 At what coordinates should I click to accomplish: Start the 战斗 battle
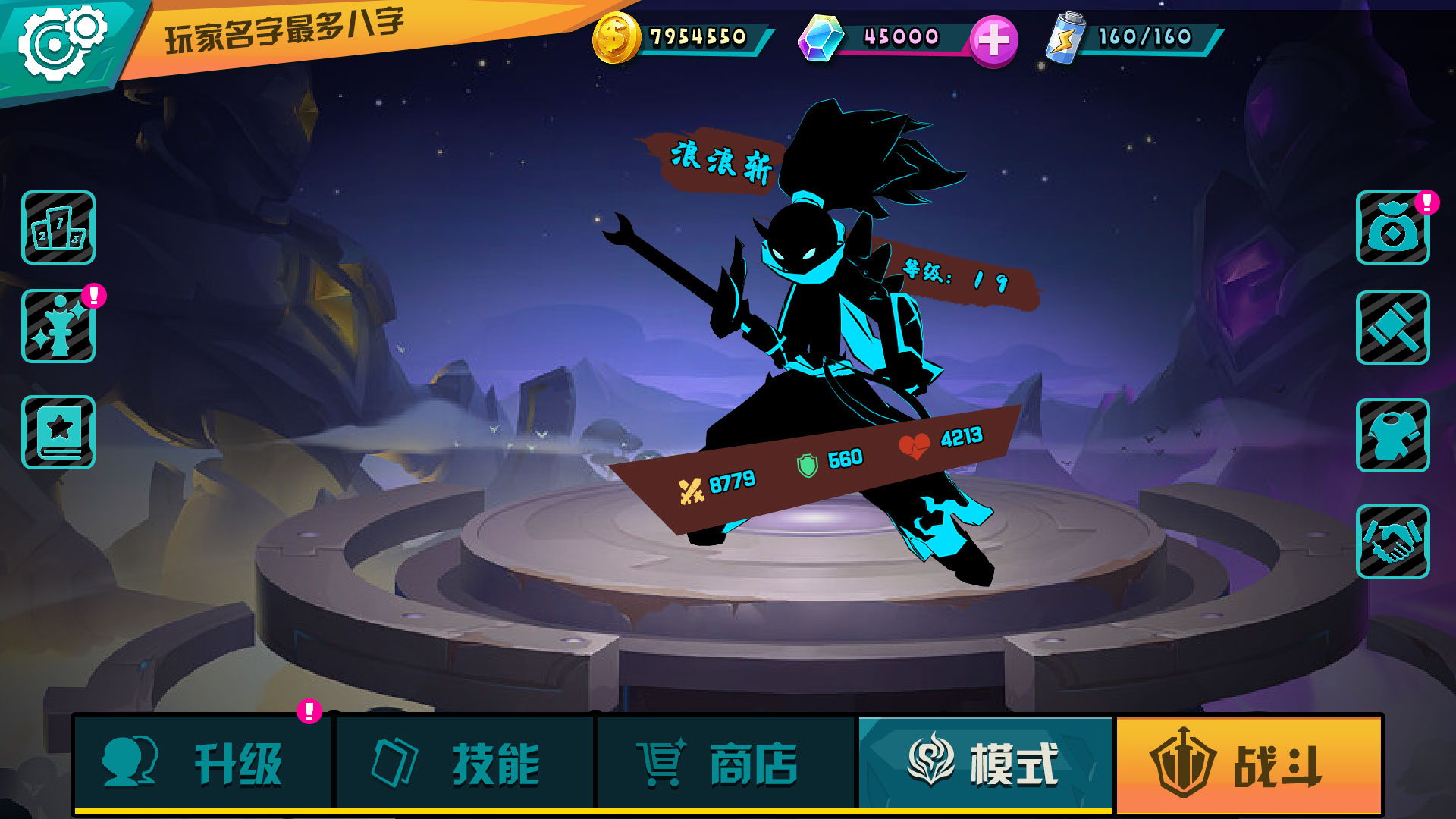[1247, 764]
